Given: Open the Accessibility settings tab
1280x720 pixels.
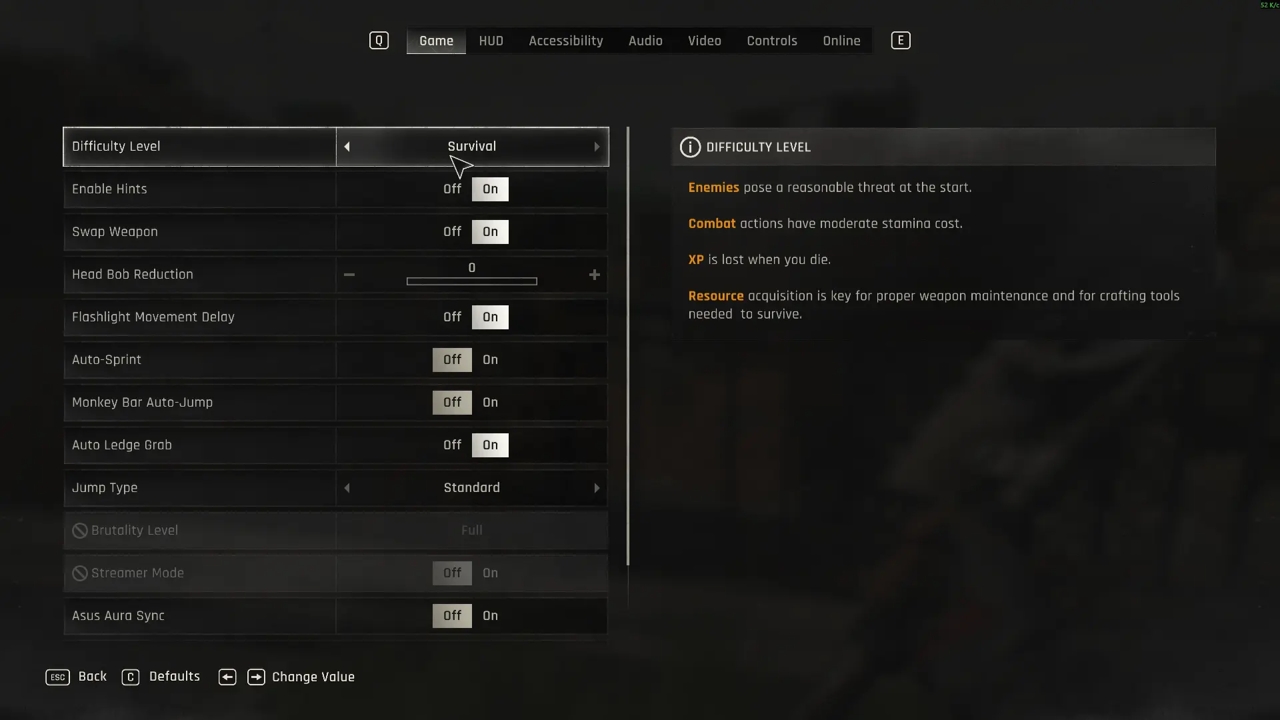Looking at the screenshot, I should tap(566, 41).
